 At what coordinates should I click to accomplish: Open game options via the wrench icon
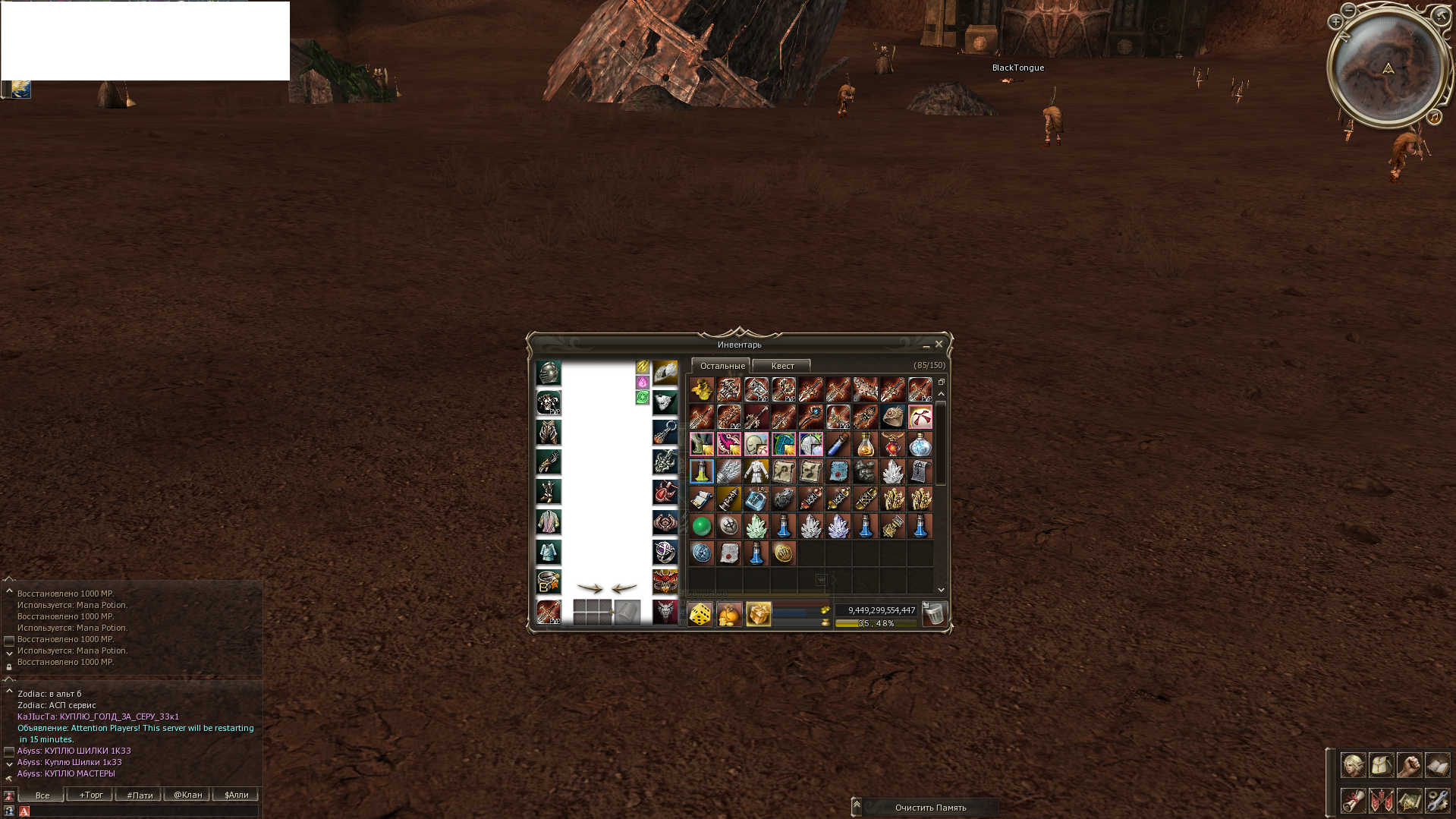[x=1437, y=801]
